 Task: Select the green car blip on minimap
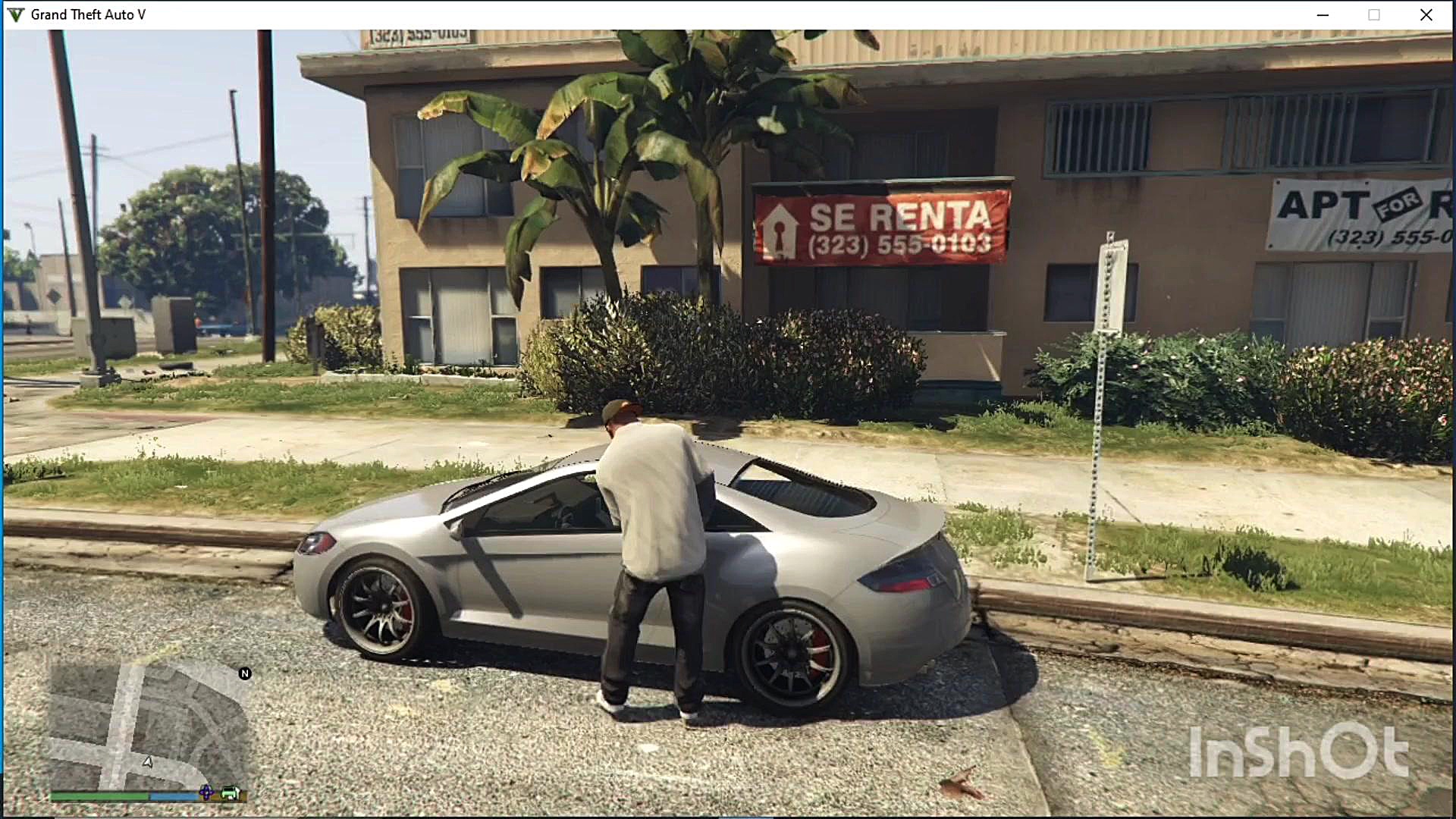[230, 794]
